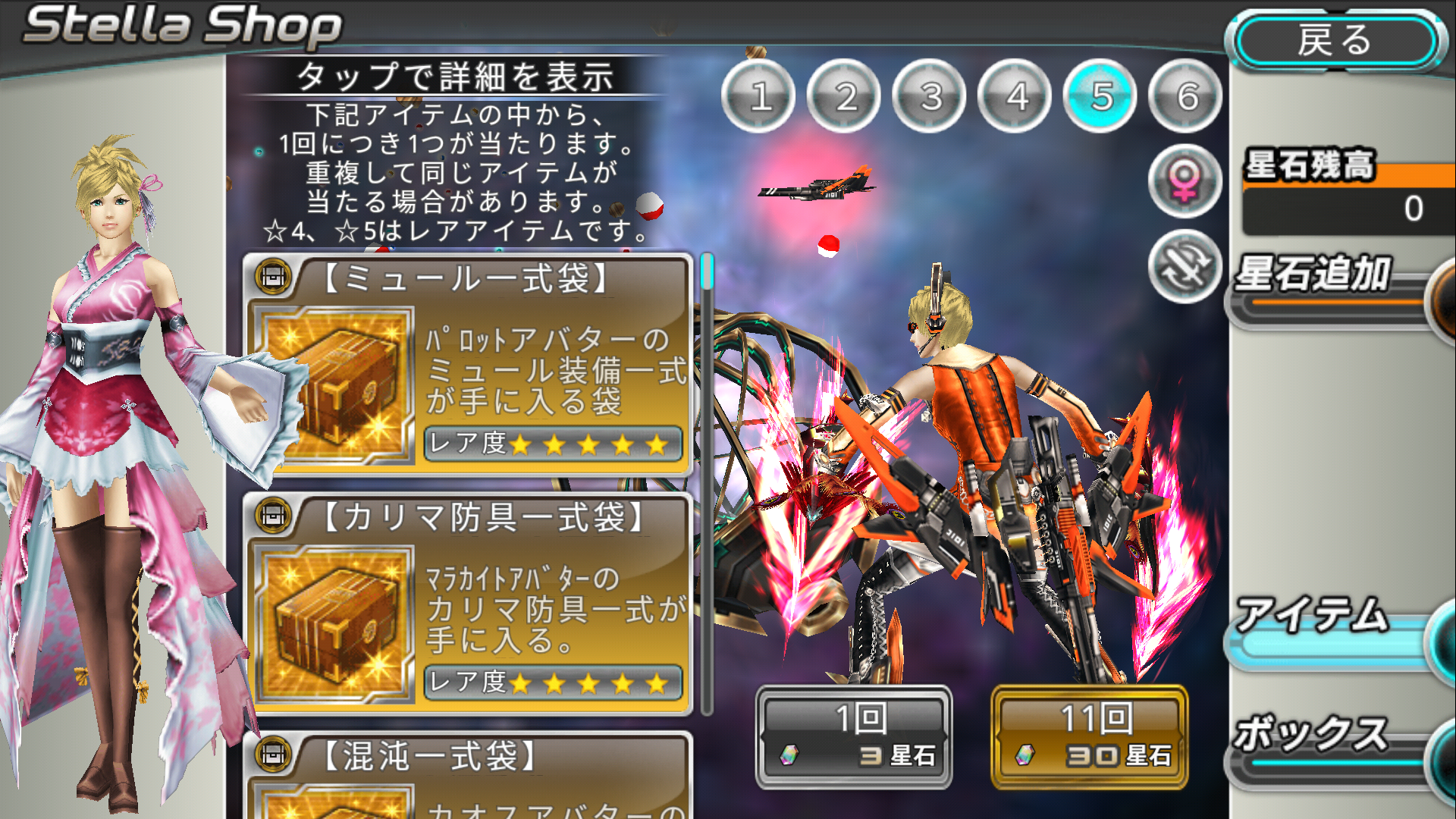
Task: Select the highlighted page 5 tab
Action: [1101, 96]
